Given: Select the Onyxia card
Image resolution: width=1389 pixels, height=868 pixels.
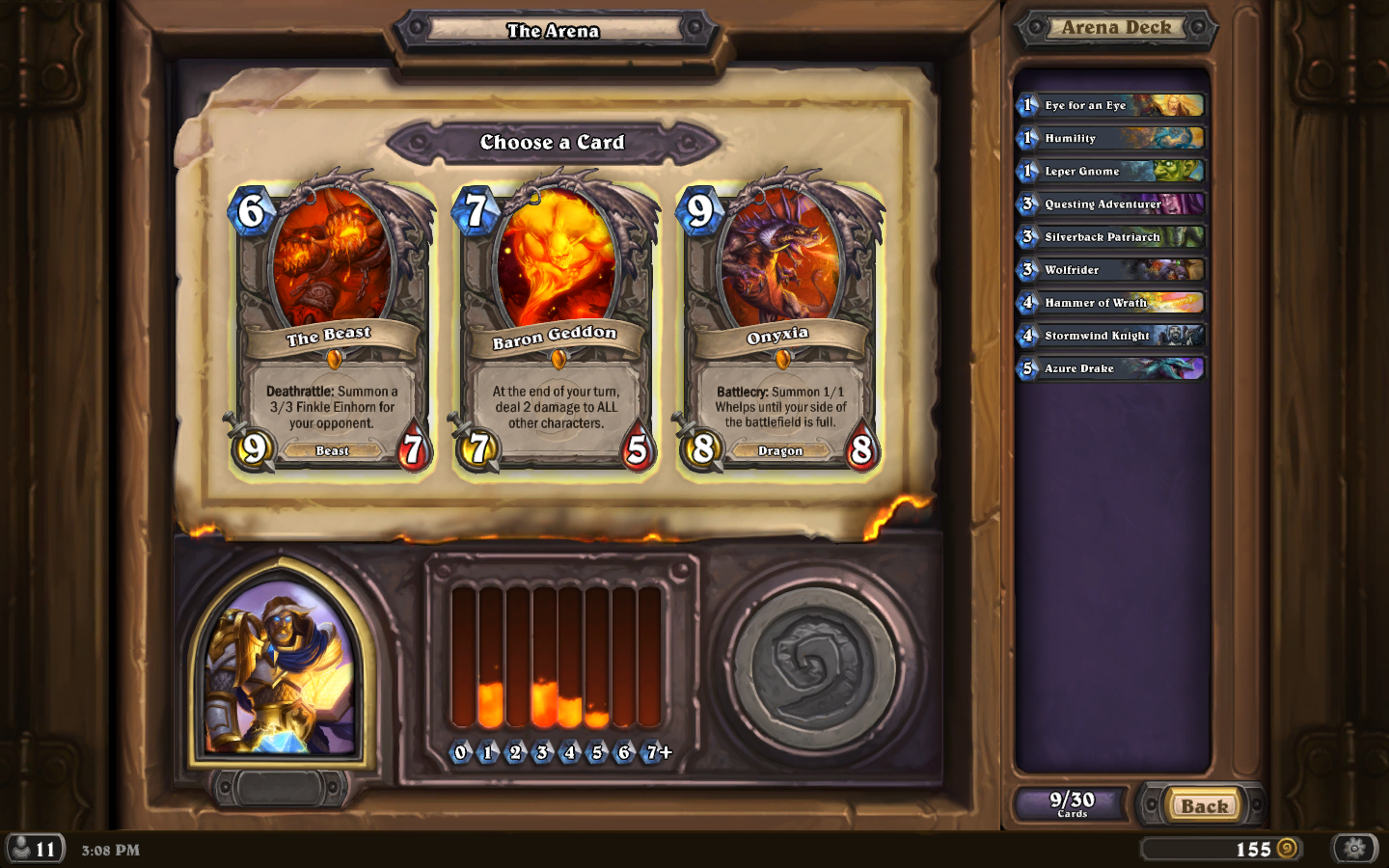Looking at the screenshot, I should click(x=779, y=328).
